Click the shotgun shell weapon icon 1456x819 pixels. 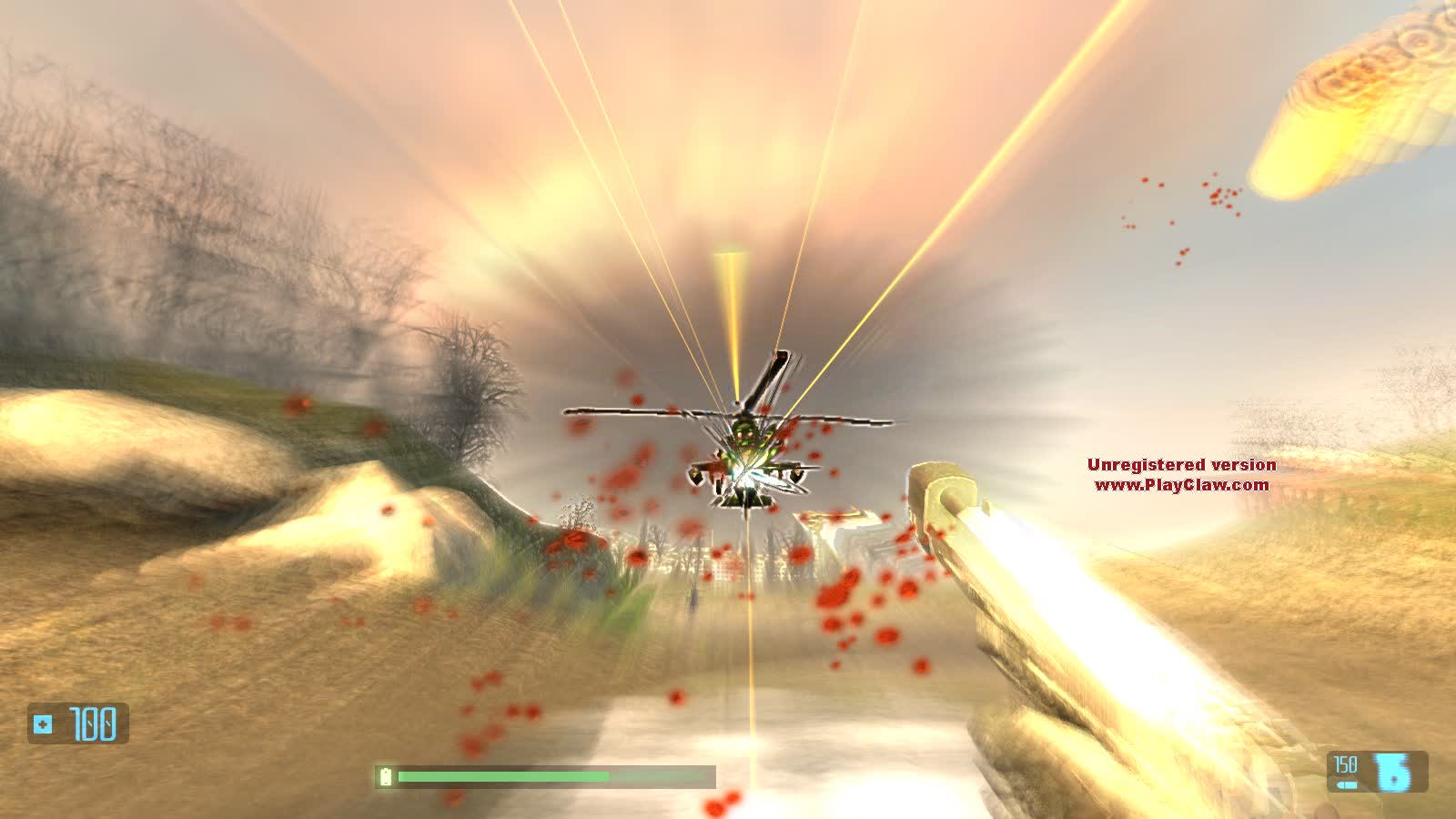(x=1390, y=773)
